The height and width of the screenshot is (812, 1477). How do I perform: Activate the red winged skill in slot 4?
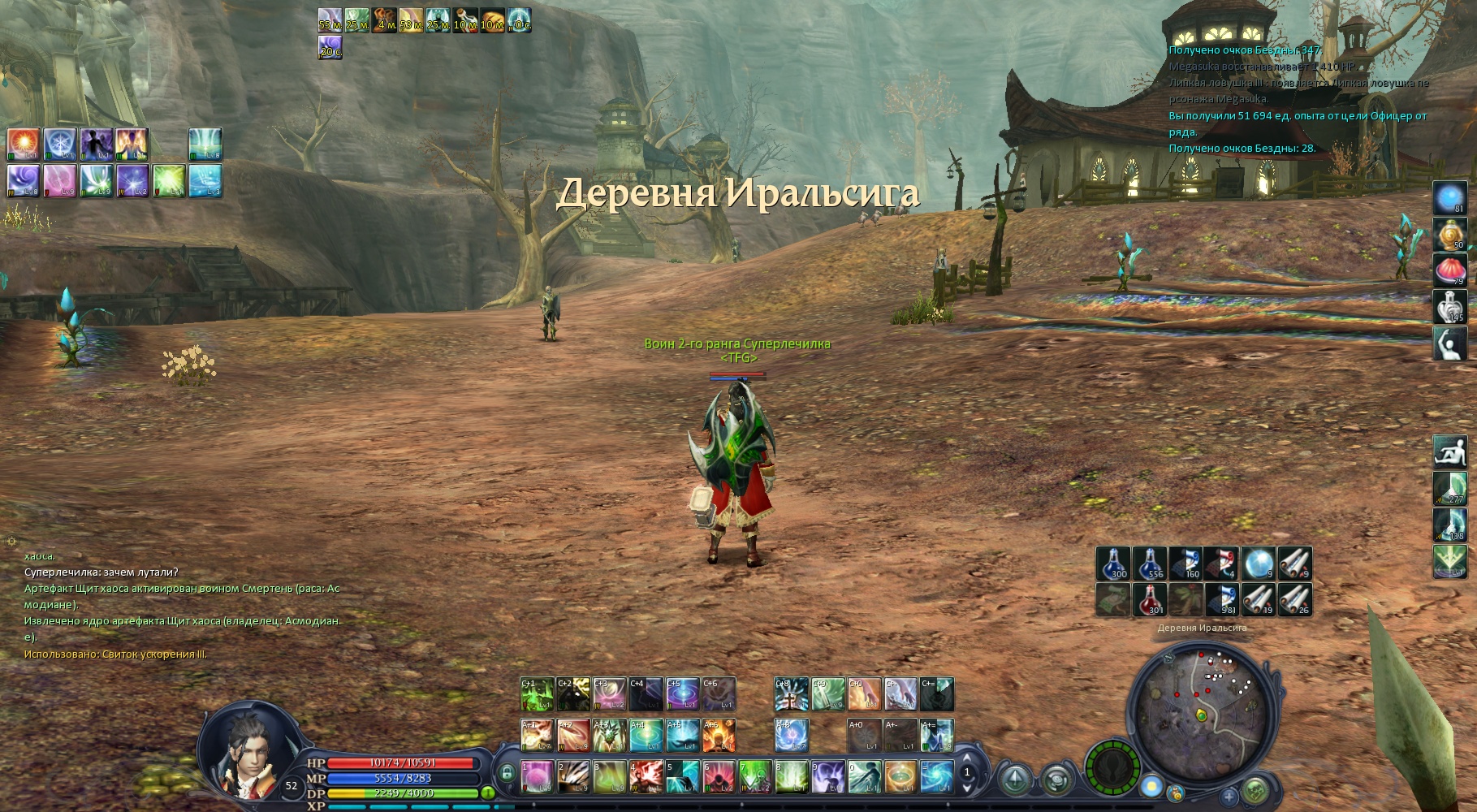646,776
